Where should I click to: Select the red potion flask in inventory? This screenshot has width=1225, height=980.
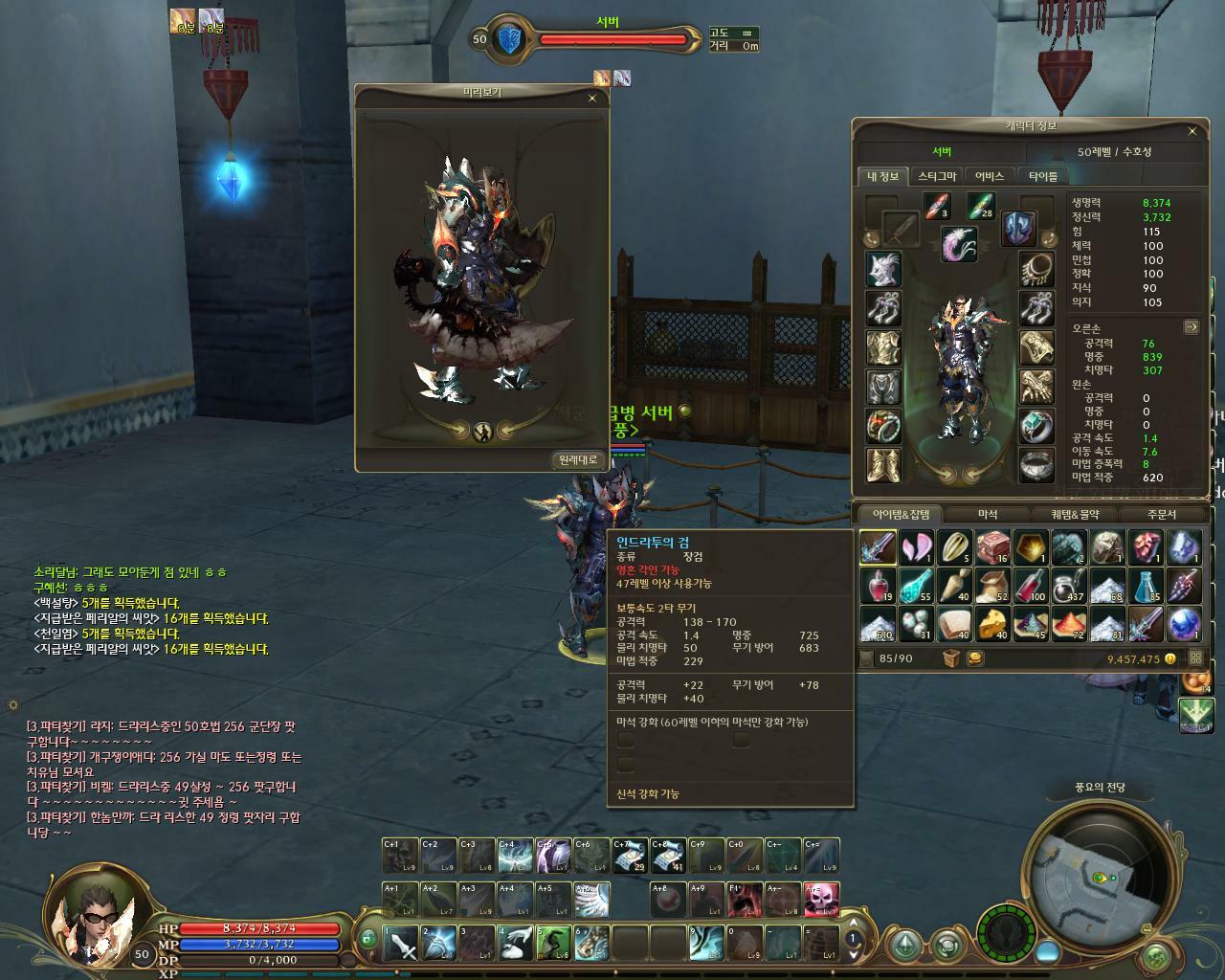point(878,585)
